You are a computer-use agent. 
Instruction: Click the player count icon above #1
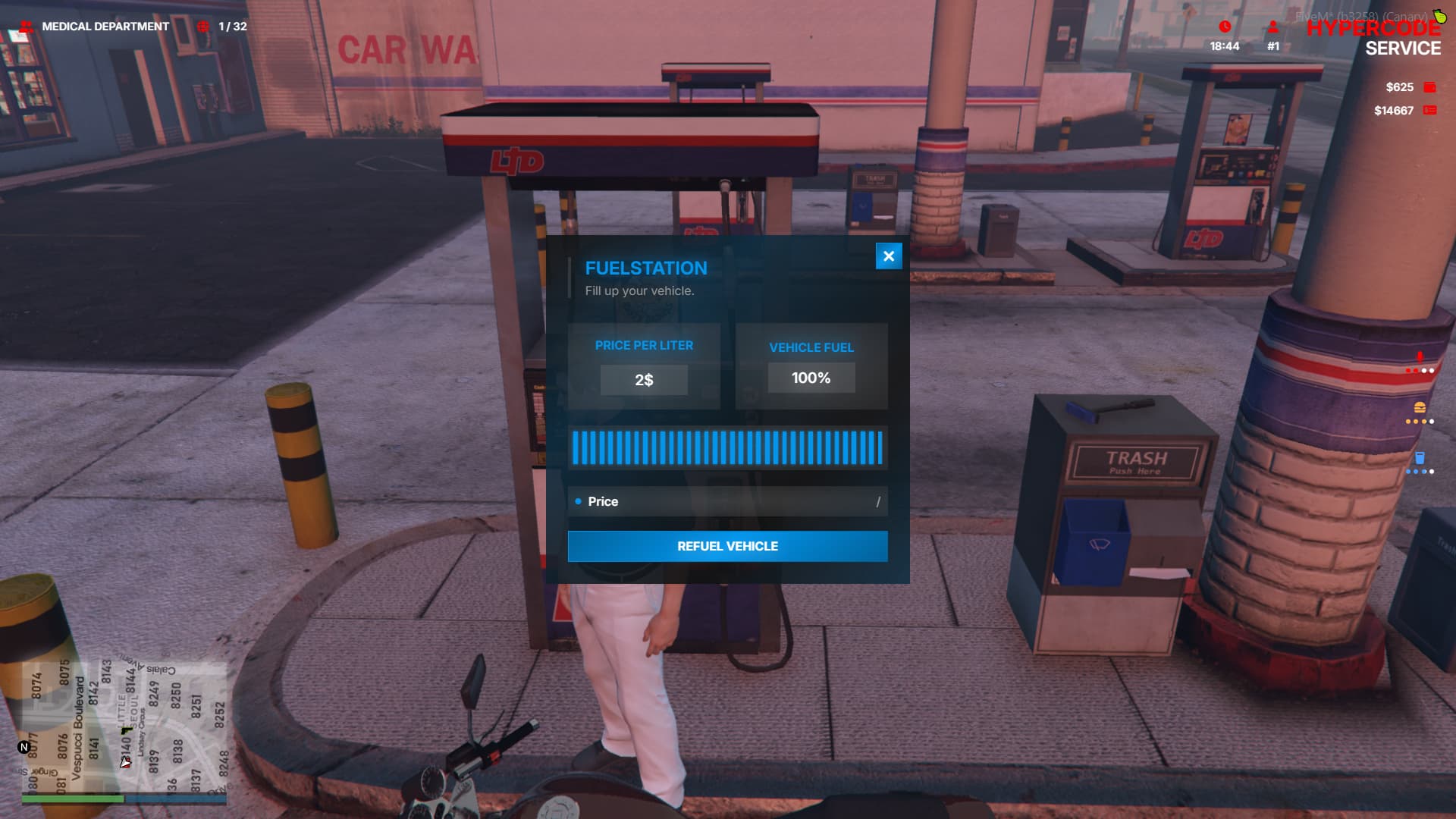coord(1272,27)
